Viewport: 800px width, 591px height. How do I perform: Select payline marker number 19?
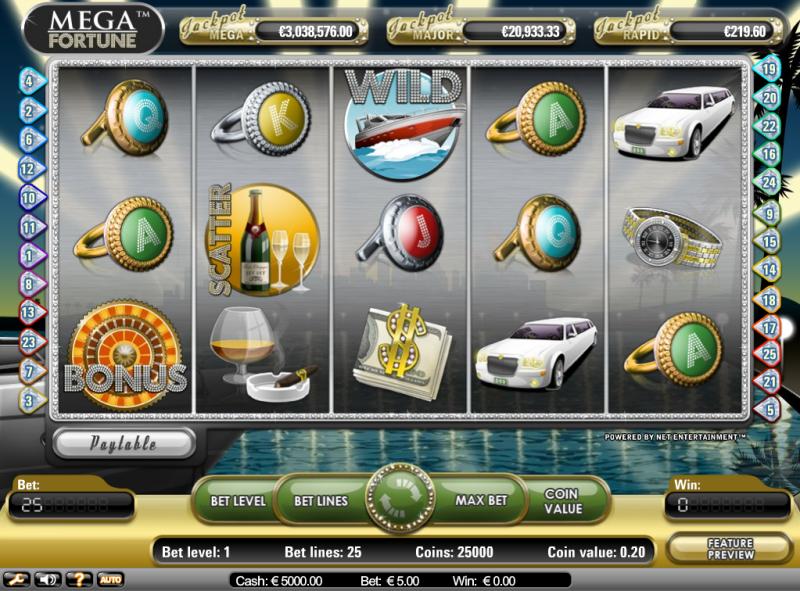(769, 69)
